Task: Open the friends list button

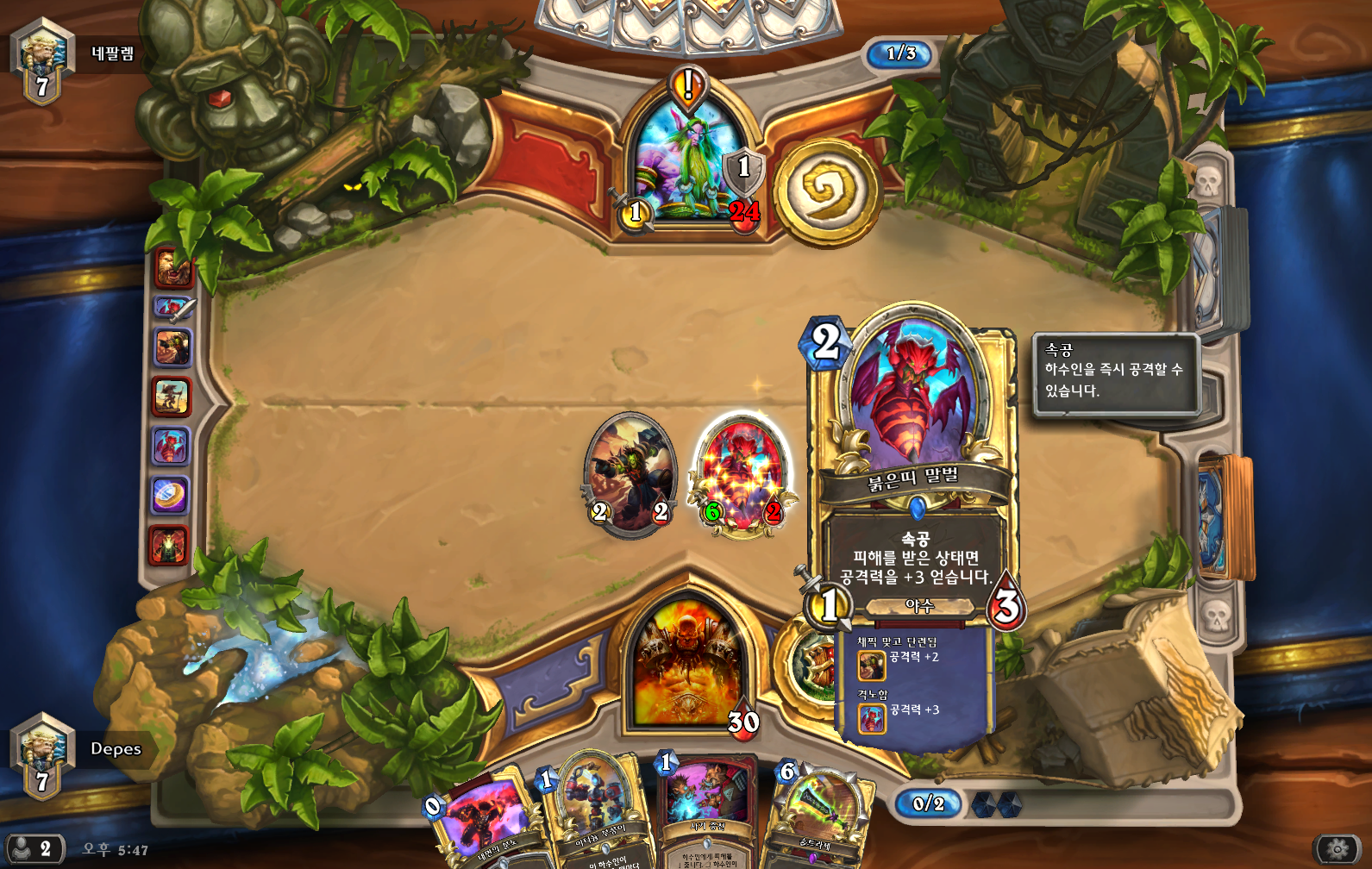Action: [x=34, y=849]
